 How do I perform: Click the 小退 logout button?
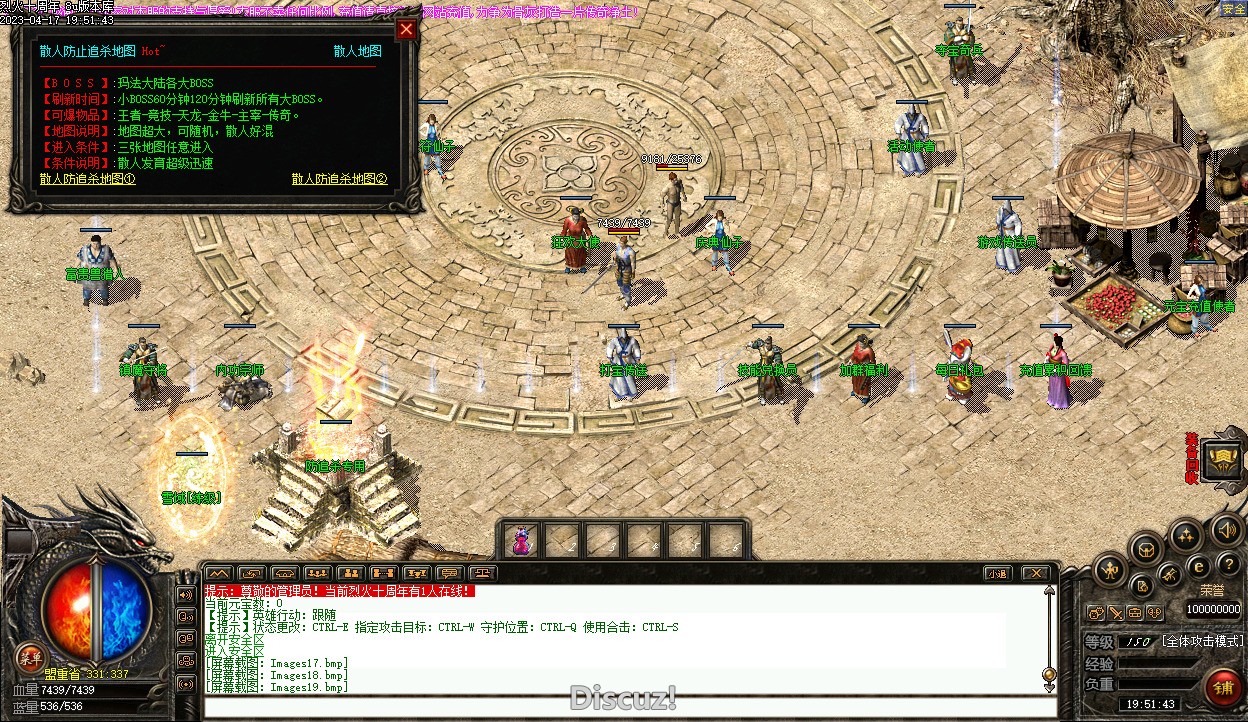click(997, 573)
